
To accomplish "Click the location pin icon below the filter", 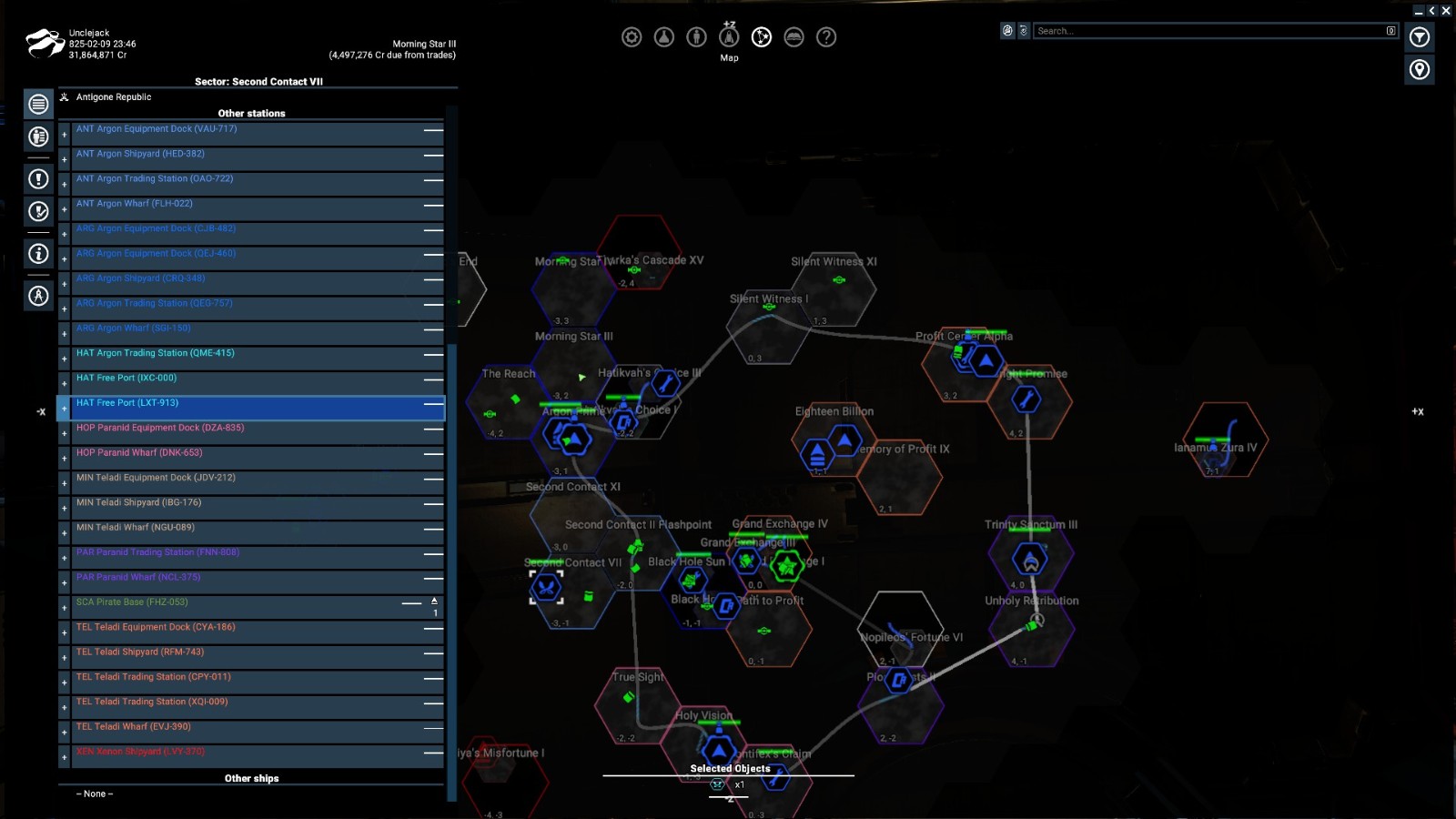I will tap(1421, 69).
